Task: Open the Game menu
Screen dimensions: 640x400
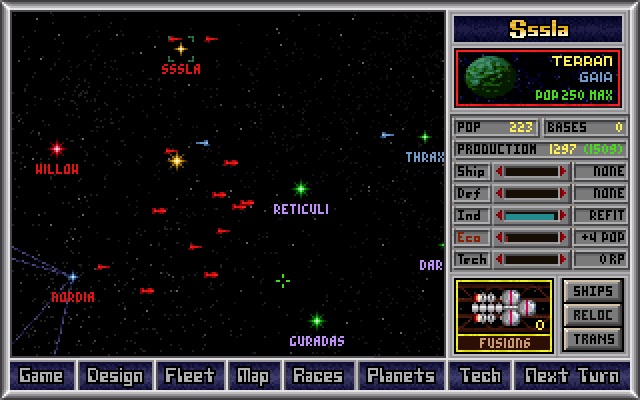Action: [x=41, y=376]
